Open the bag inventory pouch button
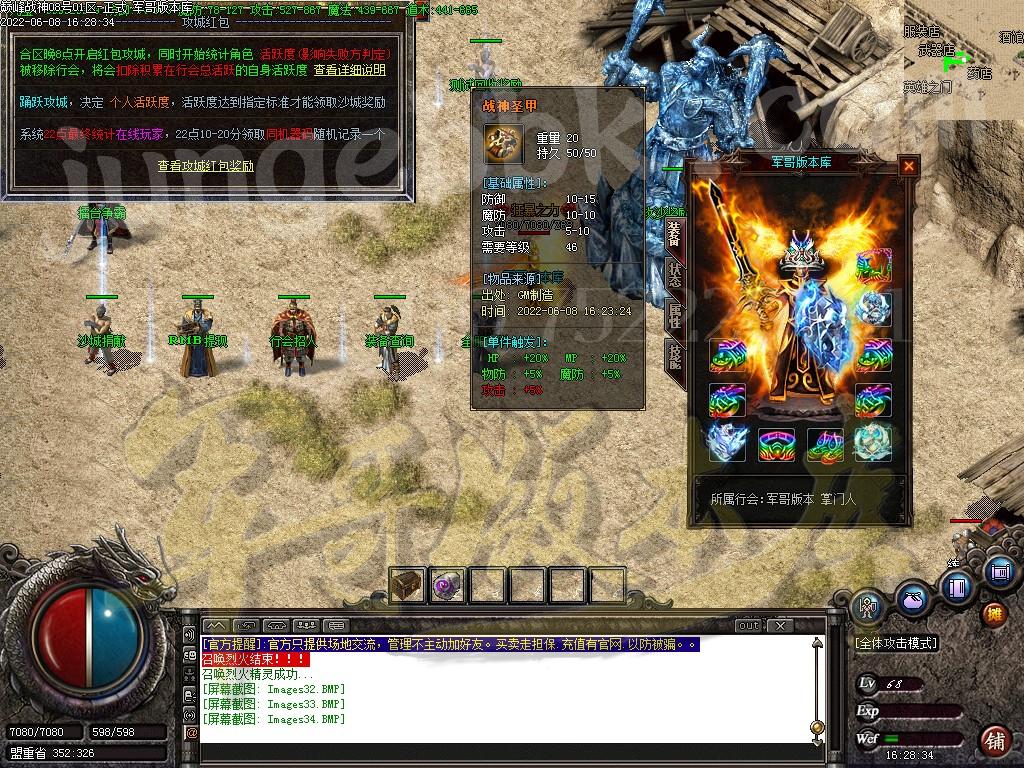This screenshot has width=1024, height=768. pyautogui.click(x=911, y=600)
